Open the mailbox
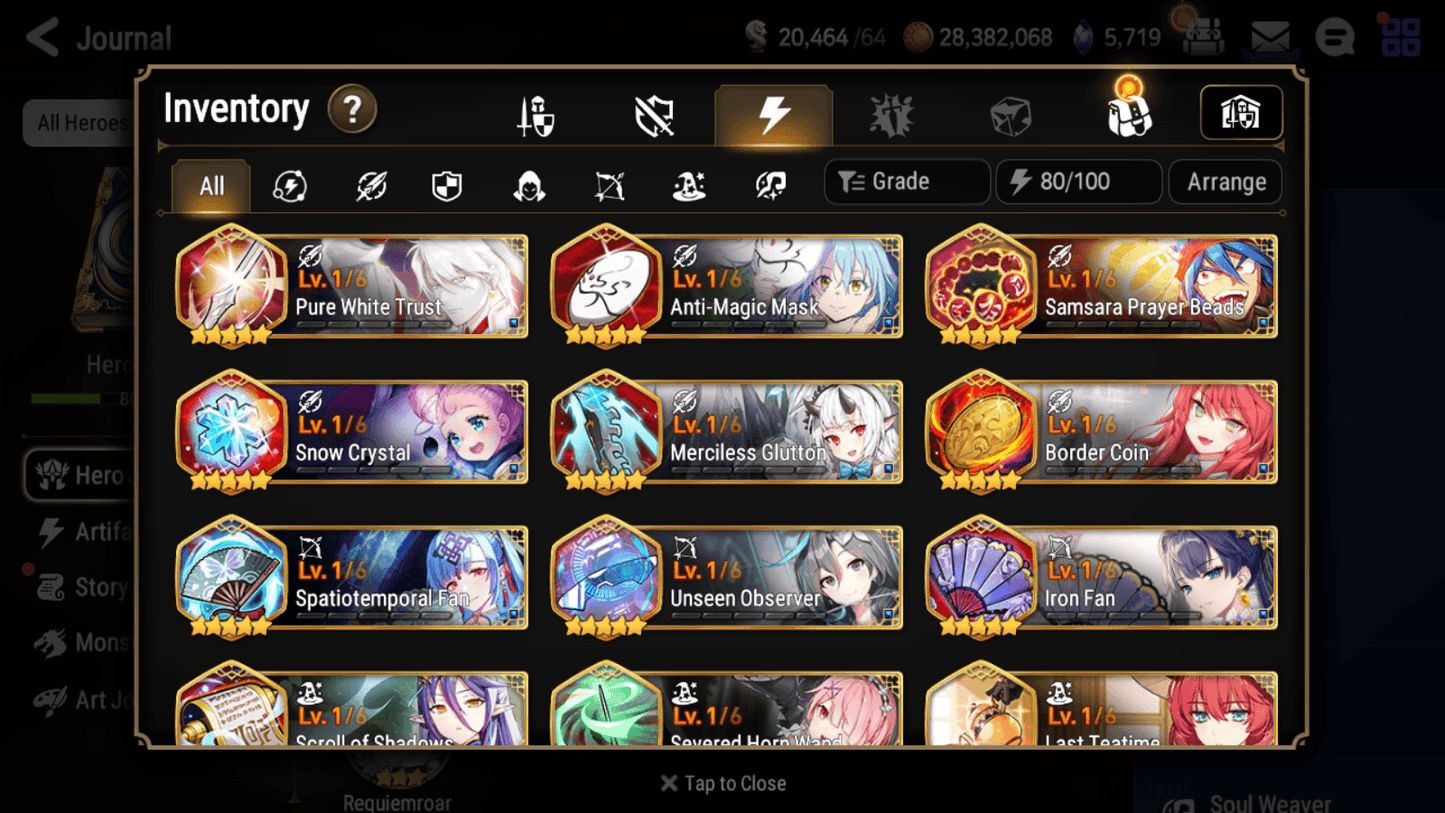 [1268, 36]
